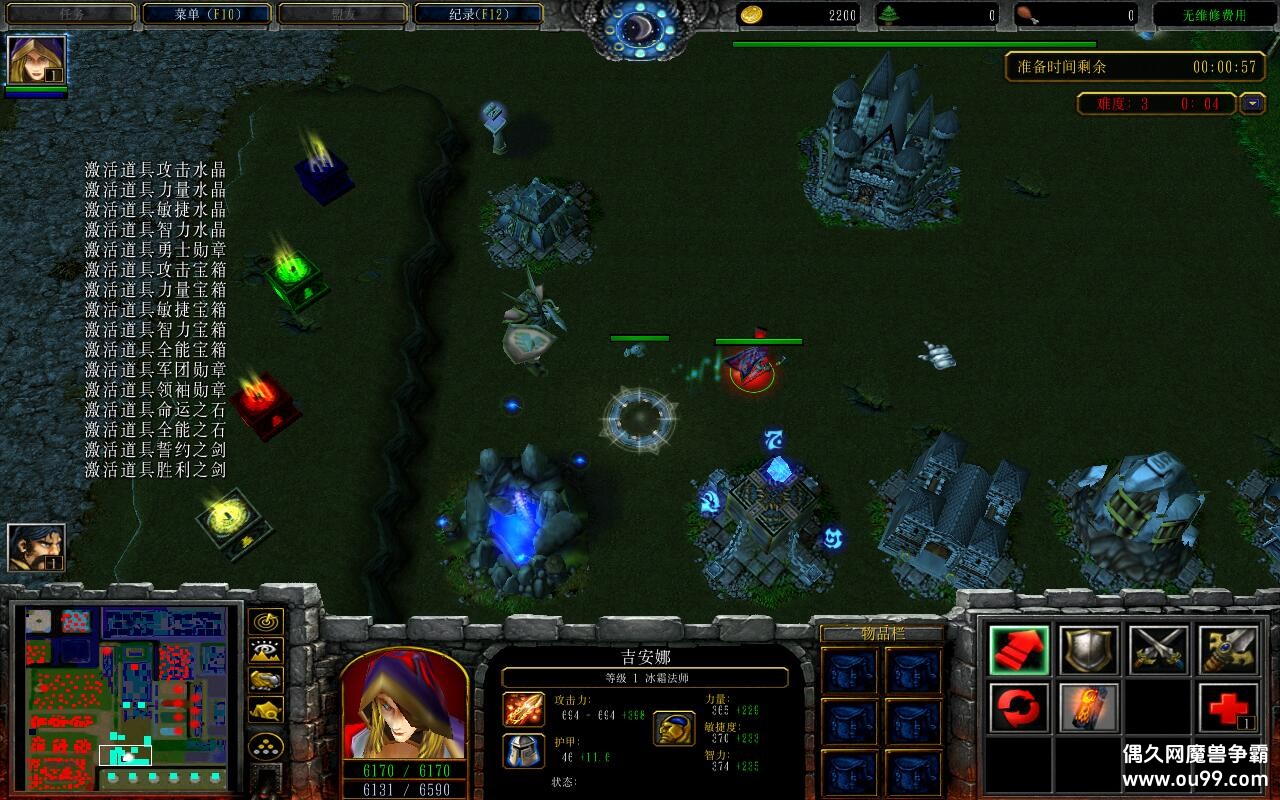Click on the minimap

[x=126, y=695]
